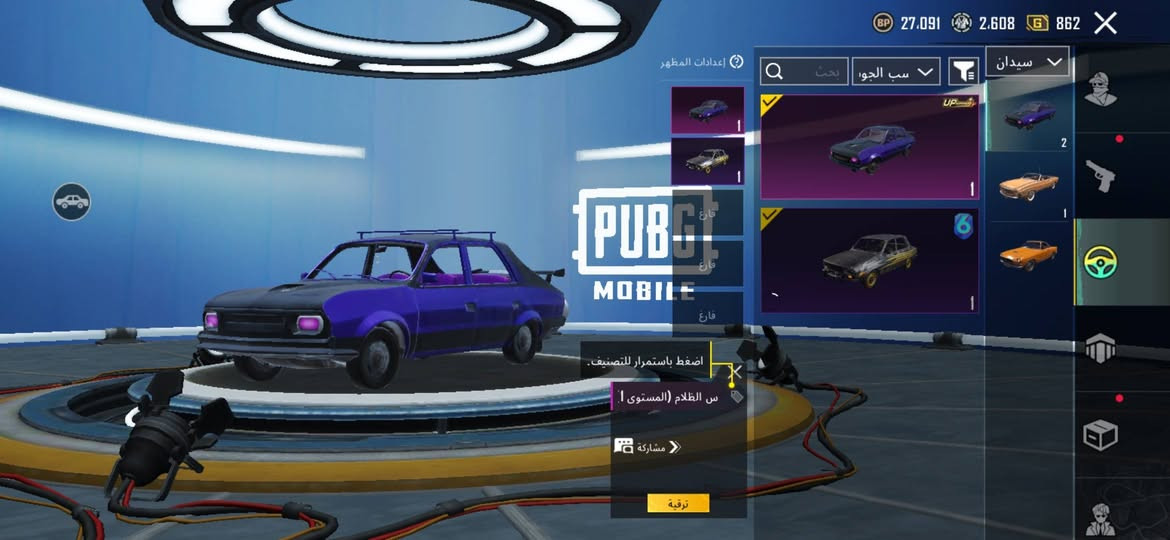Open appearance settings help icon
The width and height of the screenshot is (1170, 540).
tap(737, 62)
